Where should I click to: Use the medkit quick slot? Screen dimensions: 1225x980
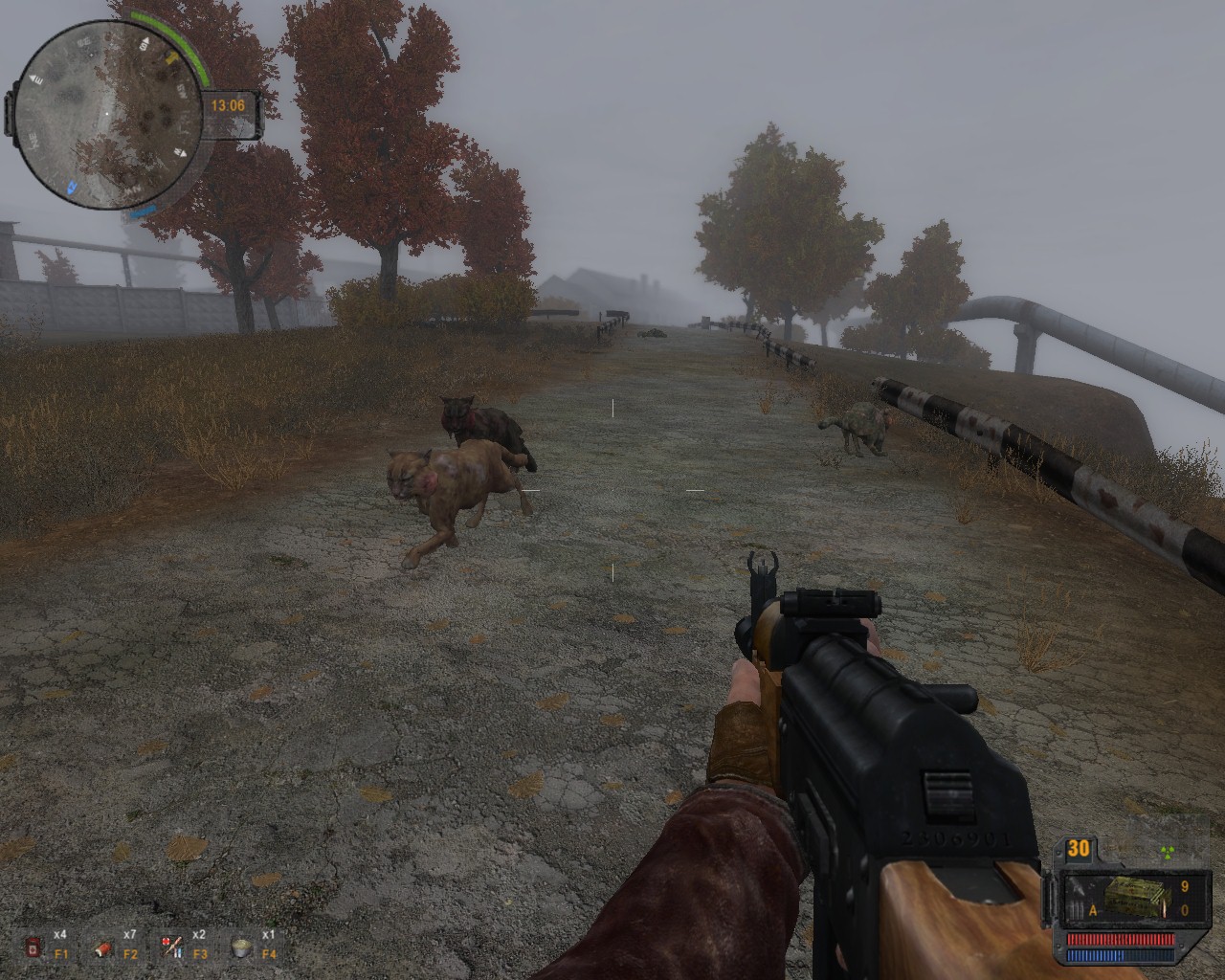[x=34, y=947]
